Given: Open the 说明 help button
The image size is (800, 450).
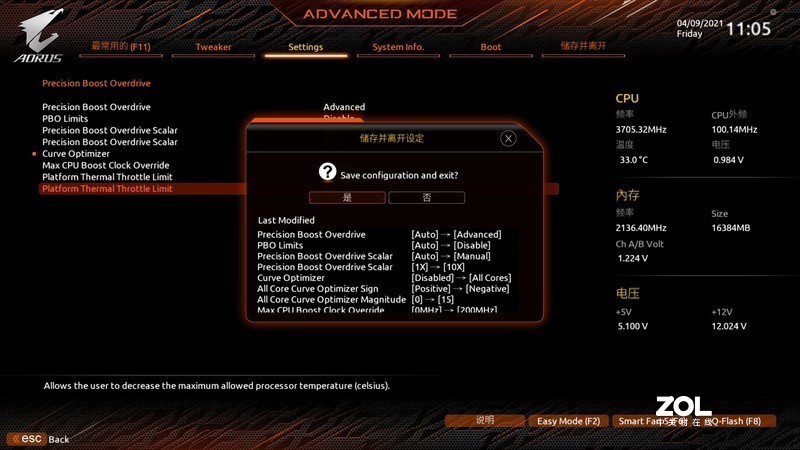Looking at the screenshot, I should 485,421.
